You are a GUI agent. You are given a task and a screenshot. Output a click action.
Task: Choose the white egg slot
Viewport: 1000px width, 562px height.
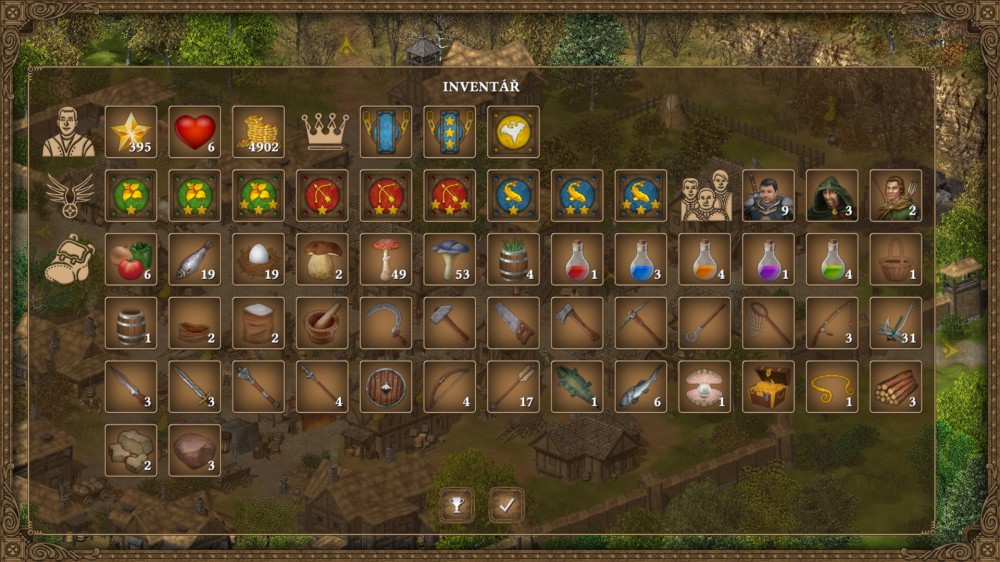click(x=259, y=260)
